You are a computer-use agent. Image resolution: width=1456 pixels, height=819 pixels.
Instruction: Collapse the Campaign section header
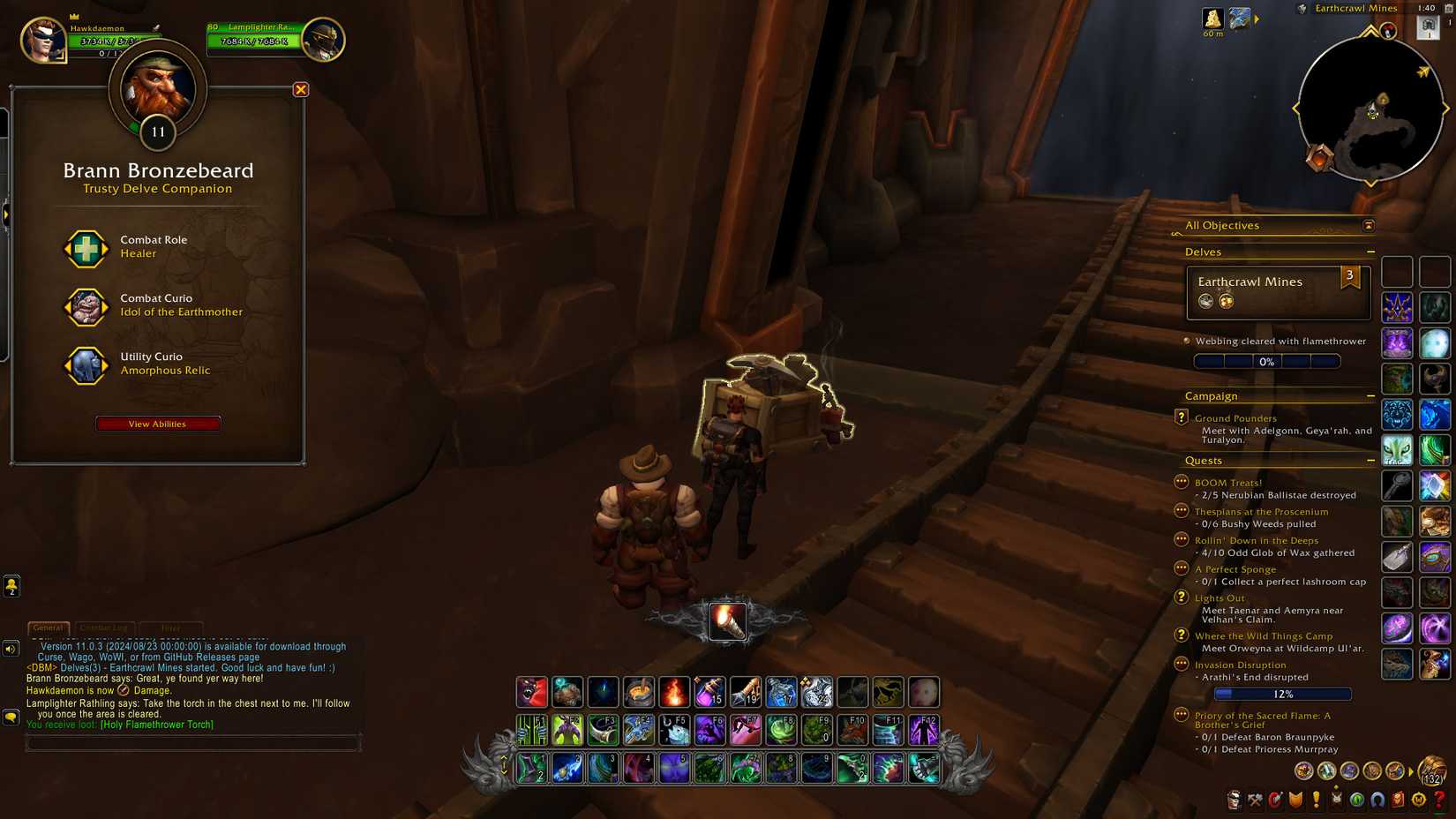pos(1371,395)
